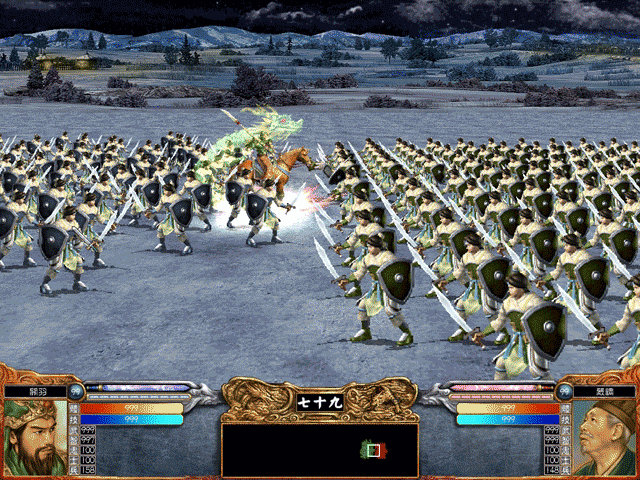Click the battlefield minimap panel
Viewport: 640px width, 480px height.
[319, 449]
